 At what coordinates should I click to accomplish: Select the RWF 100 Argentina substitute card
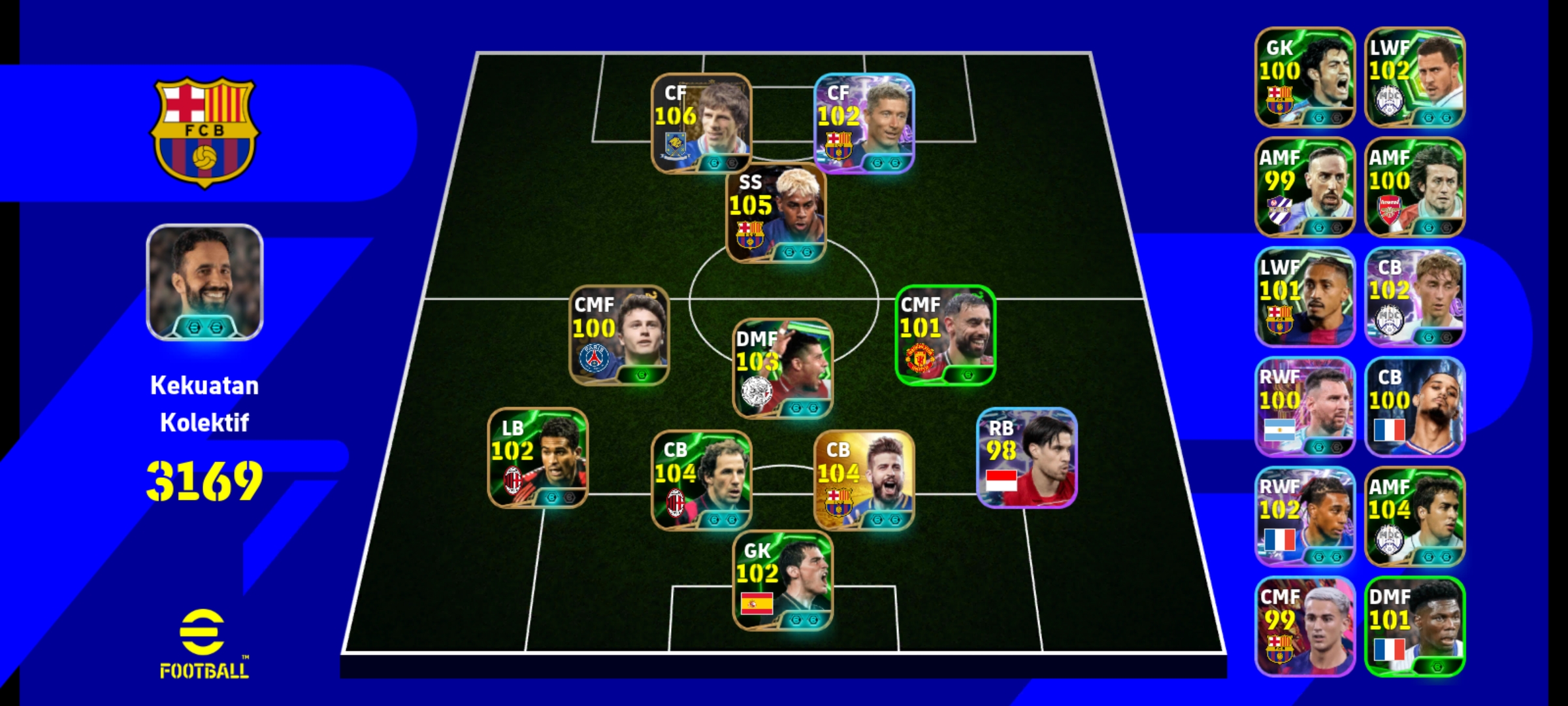(x=1305, y=407)
